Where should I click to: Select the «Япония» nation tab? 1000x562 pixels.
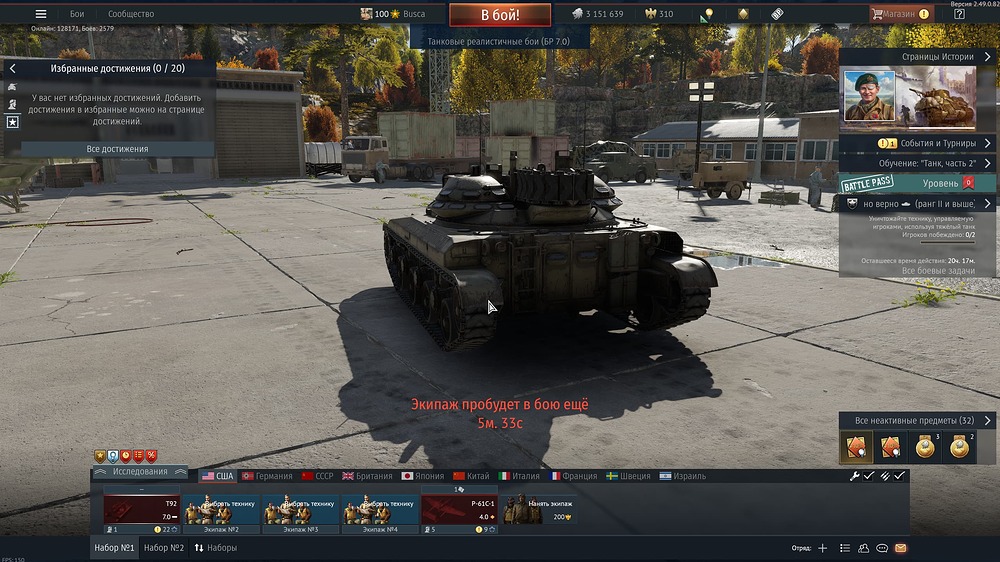point(422,476)
